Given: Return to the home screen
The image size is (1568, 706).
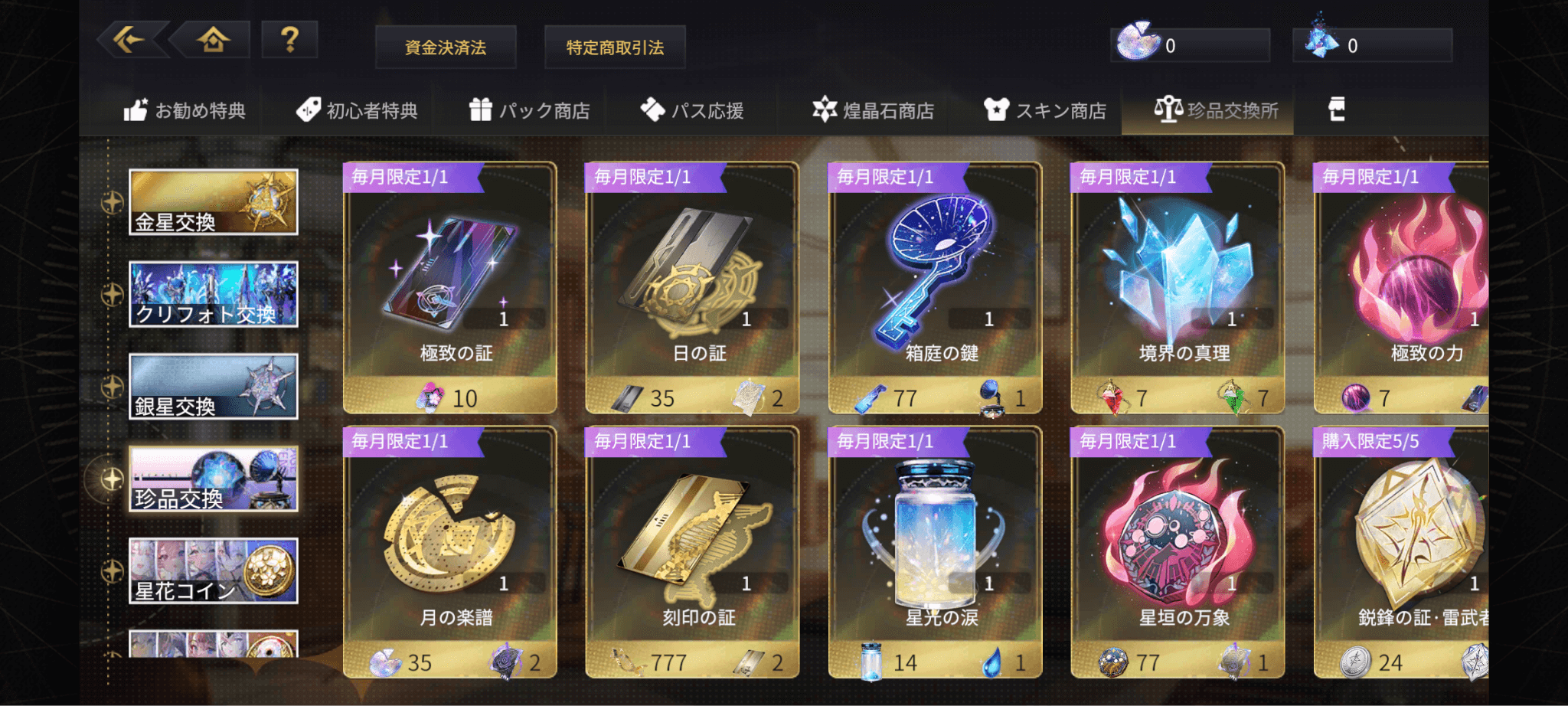Looking at the screenshot, I should 214,39.
